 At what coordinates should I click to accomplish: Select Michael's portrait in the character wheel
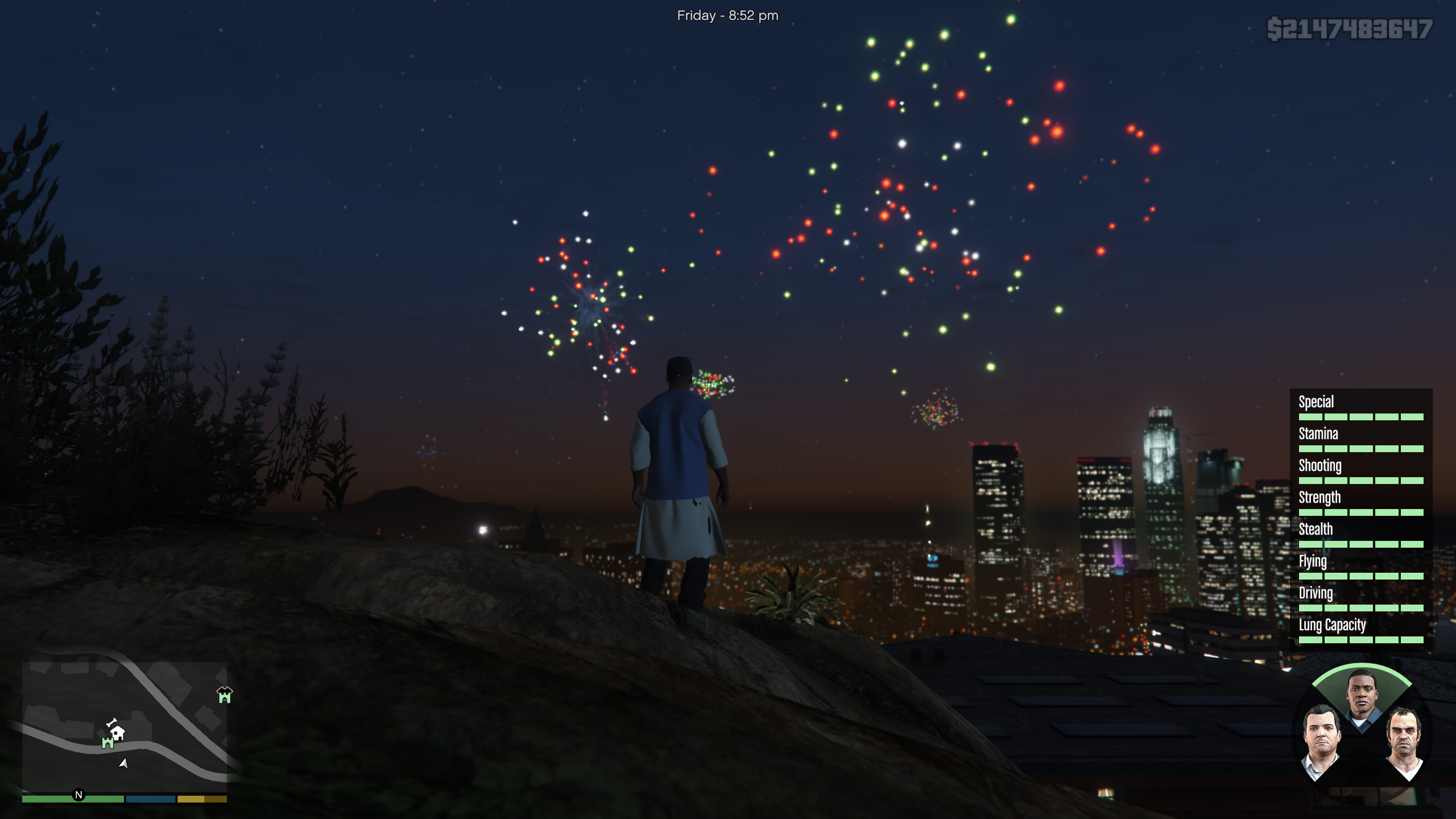coord(1321,741)
